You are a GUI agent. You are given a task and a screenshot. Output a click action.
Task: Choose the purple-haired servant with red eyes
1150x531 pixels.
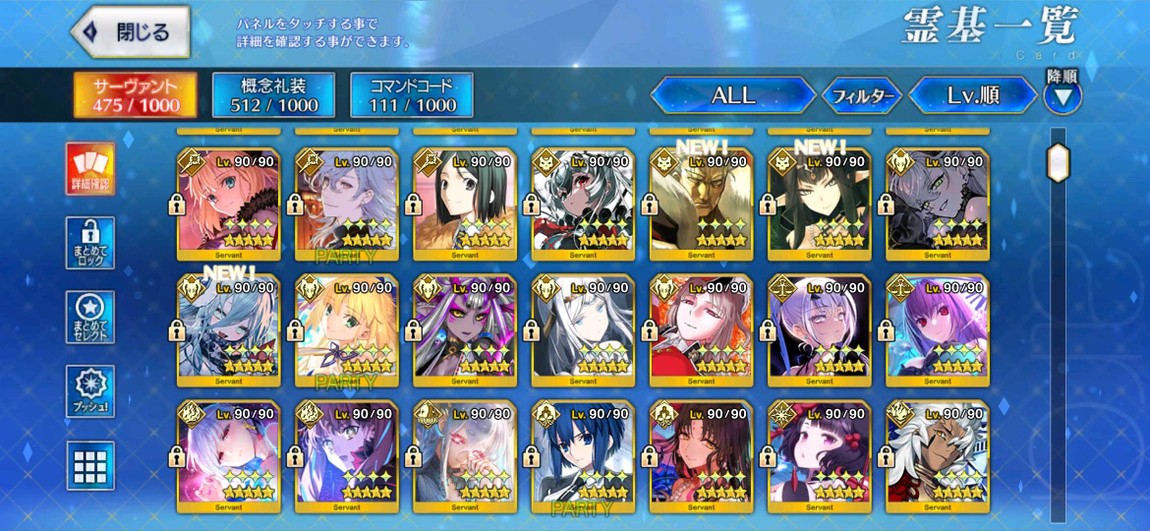[937, 329]
